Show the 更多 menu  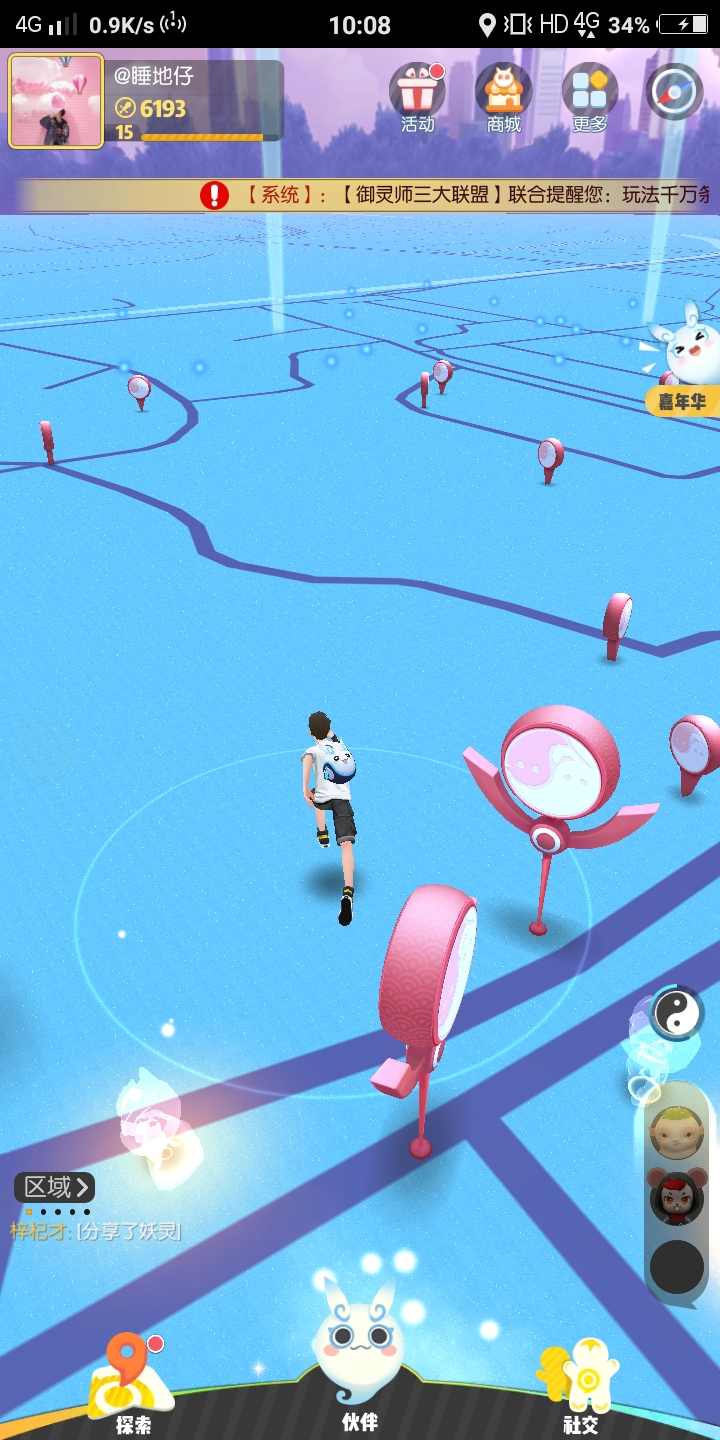[x=590, y=97]
